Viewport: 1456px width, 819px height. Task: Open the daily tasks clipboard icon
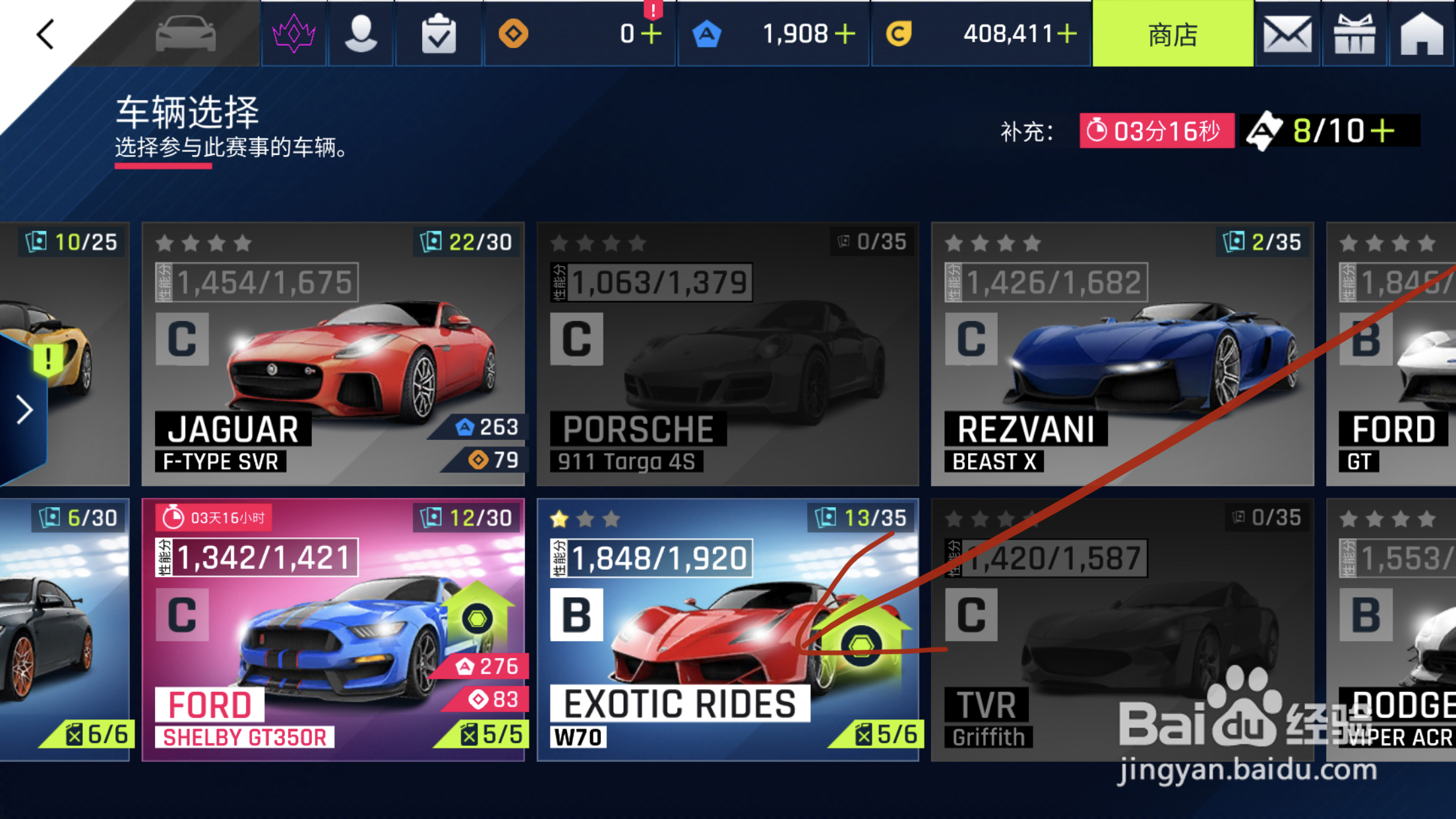[439, 34]
